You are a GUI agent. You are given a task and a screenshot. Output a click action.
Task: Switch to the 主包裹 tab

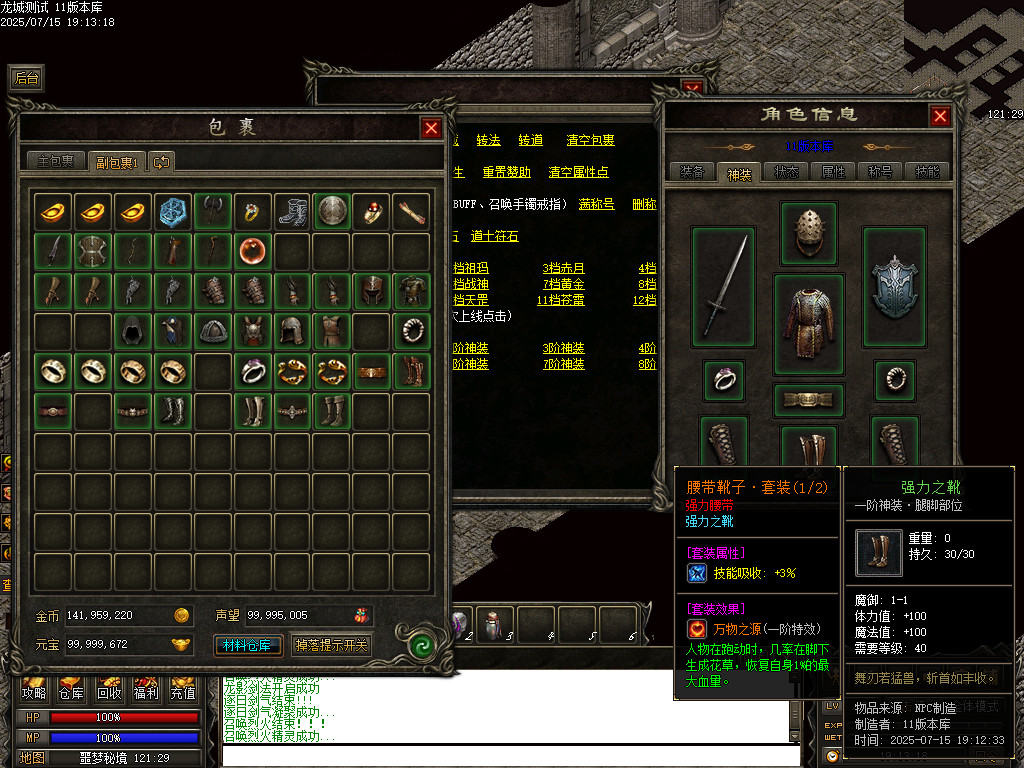(x=56, y=161)
